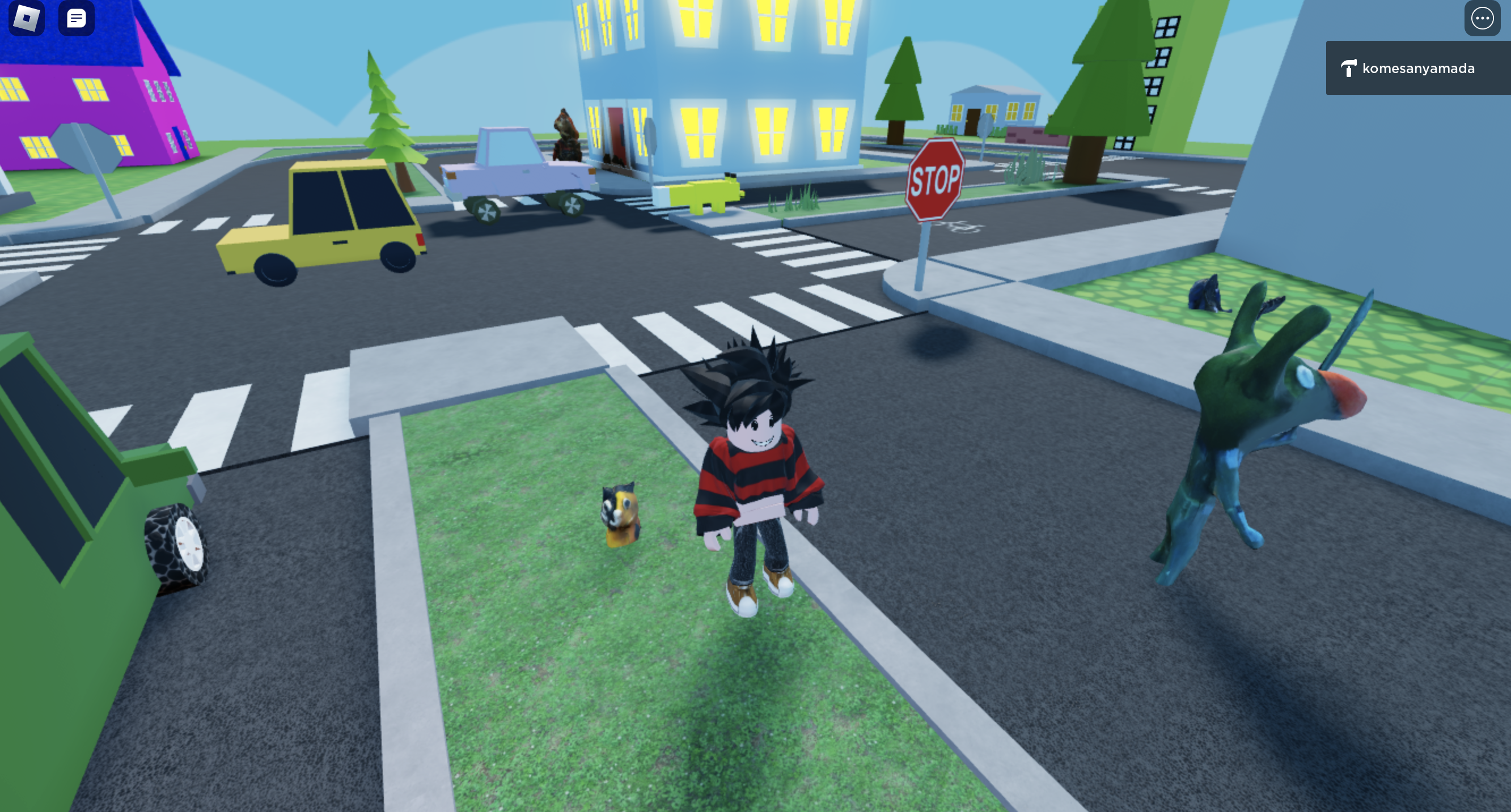Toggle the chat window icon
The image size is (1511, 812).
click(x=76, y=18)
